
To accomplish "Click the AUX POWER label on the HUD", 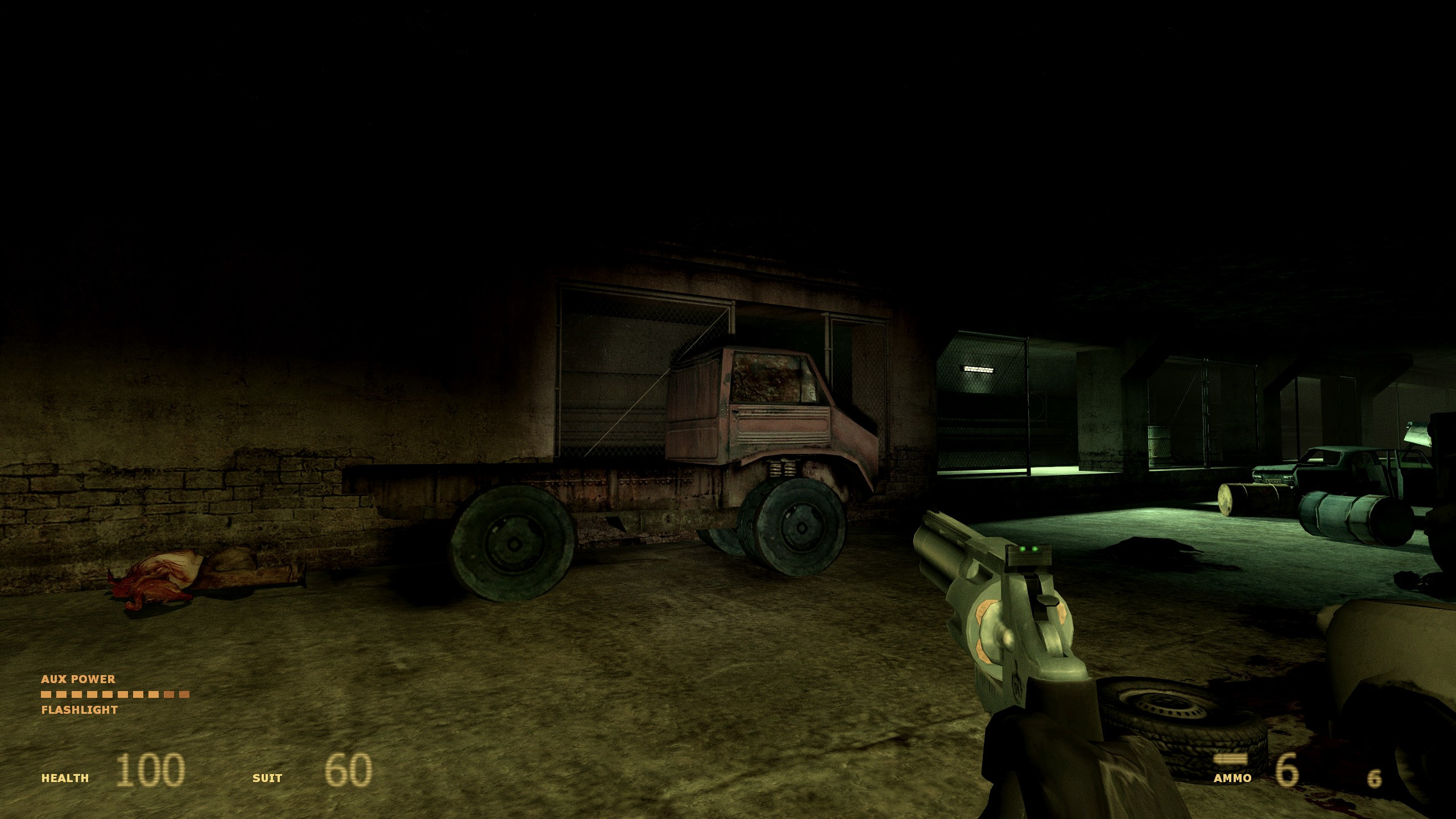I will point(78,679).
